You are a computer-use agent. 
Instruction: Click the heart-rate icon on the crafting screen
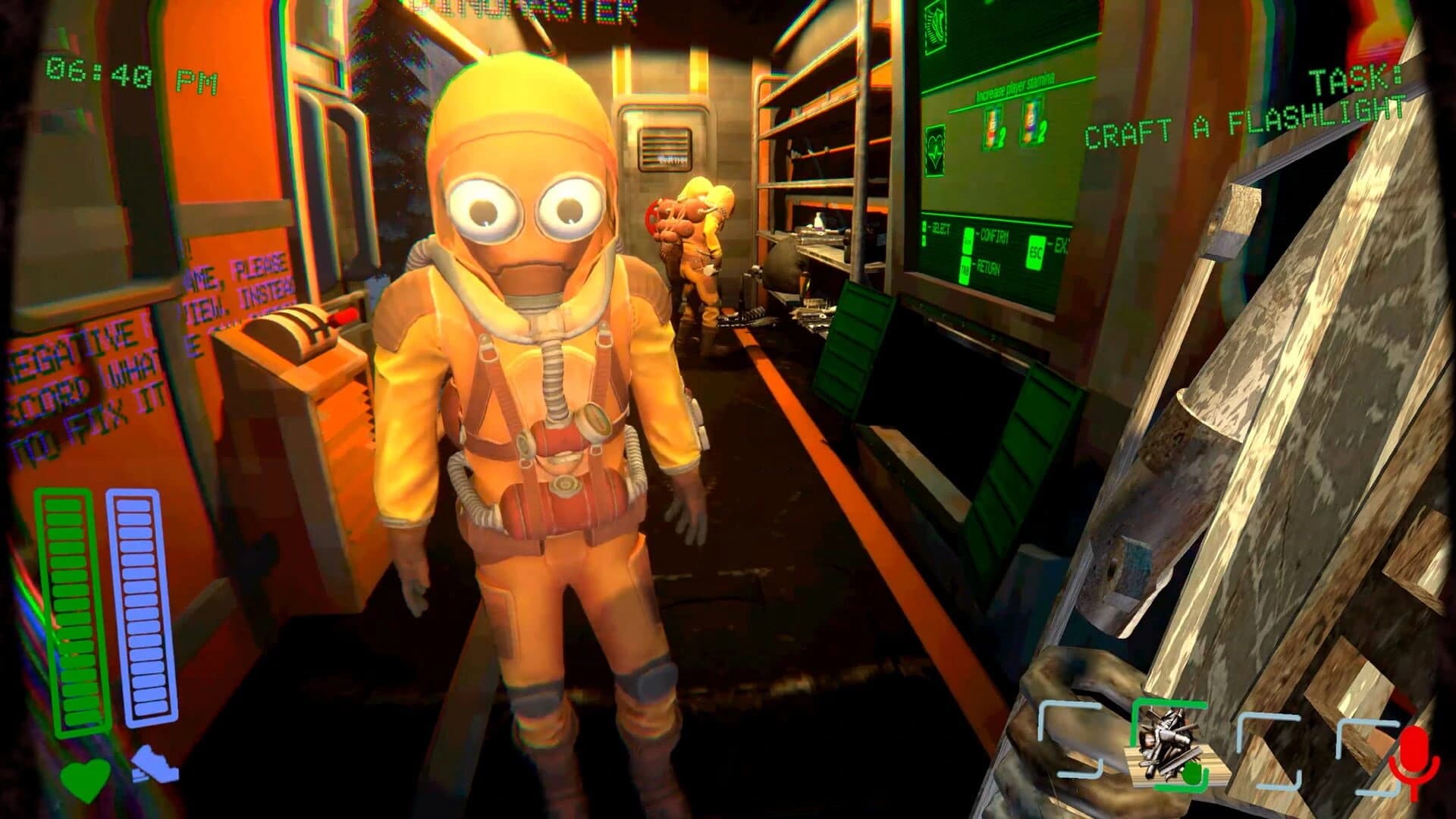click(x=935, y=149)
